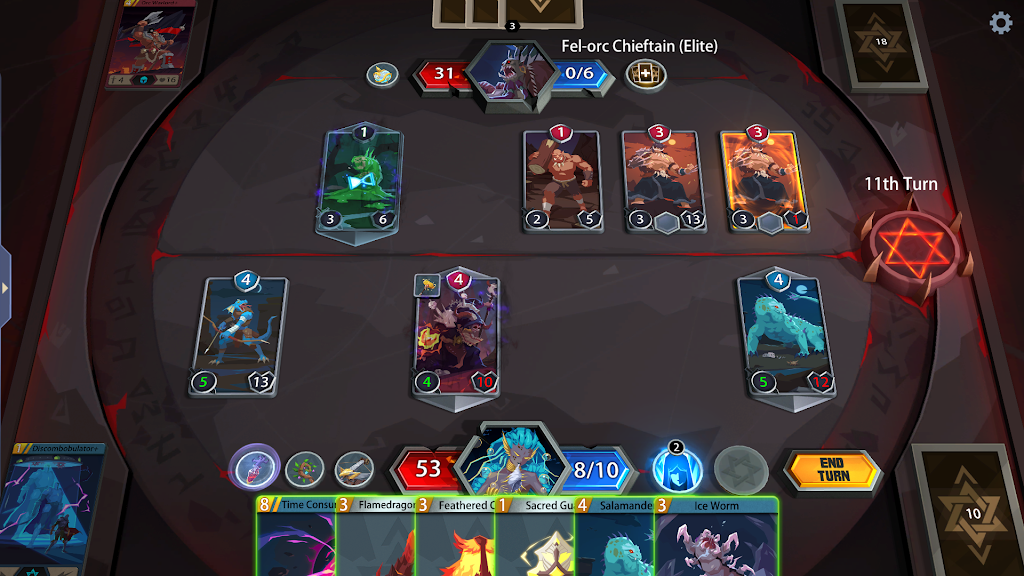
Task: Select the green vine relic icon
Action: (304, 469)
